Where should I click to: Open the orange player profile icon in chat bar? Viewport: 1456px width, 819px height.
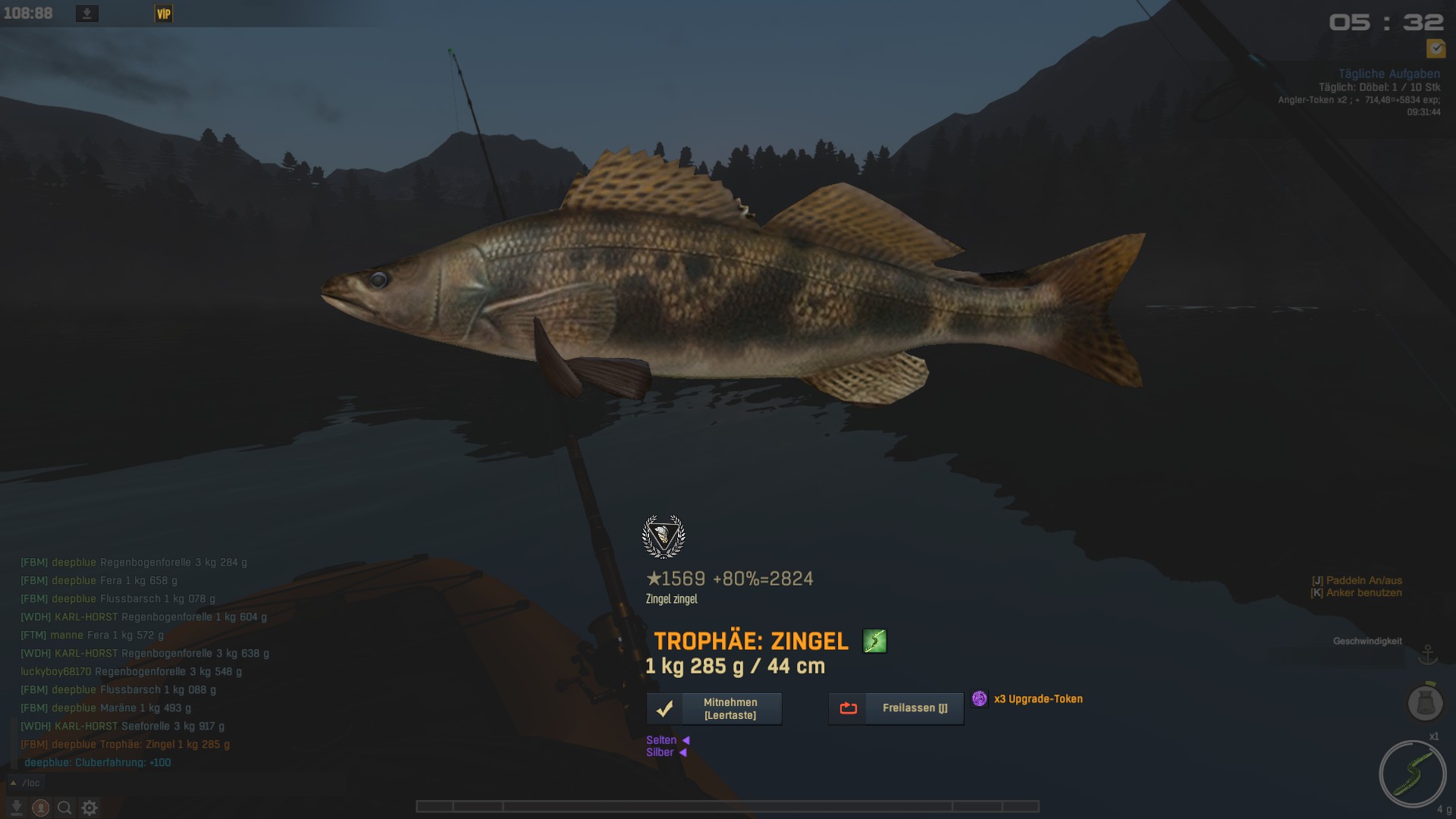41,808
